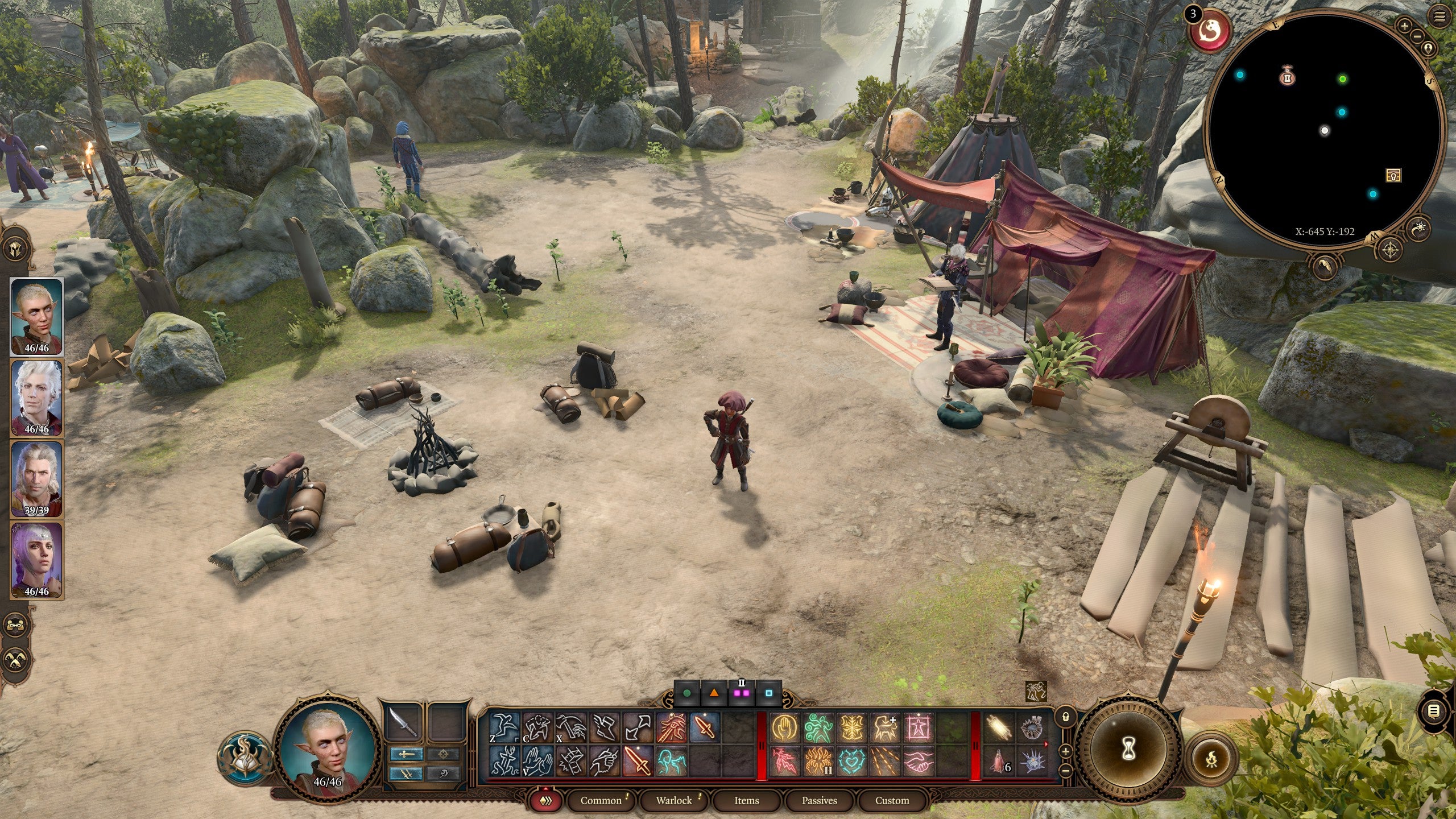Use the red potion with count 6
The width and height of the screenshot is (1456, 819).
998,761
